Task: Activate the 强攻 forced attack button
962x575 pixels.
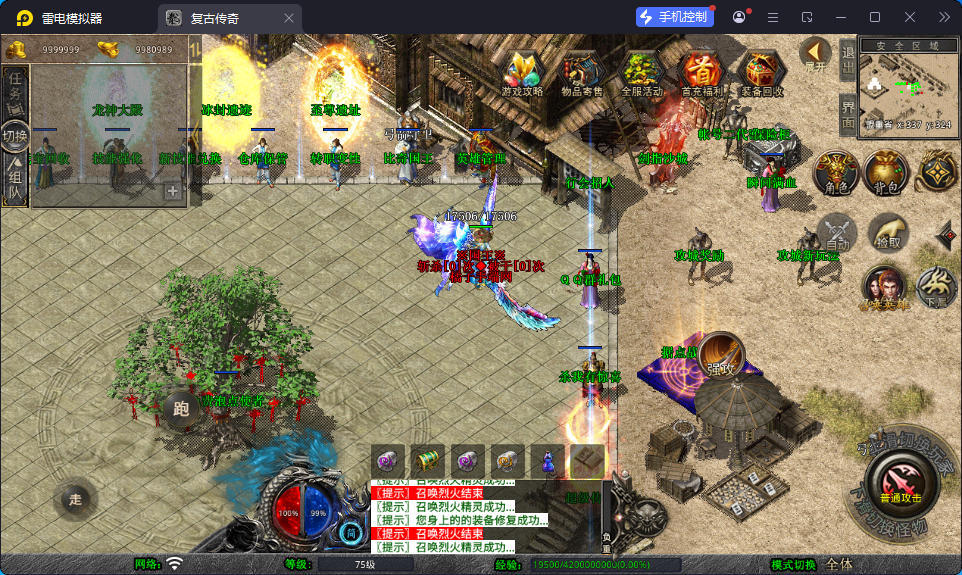Action: [721, 354]
